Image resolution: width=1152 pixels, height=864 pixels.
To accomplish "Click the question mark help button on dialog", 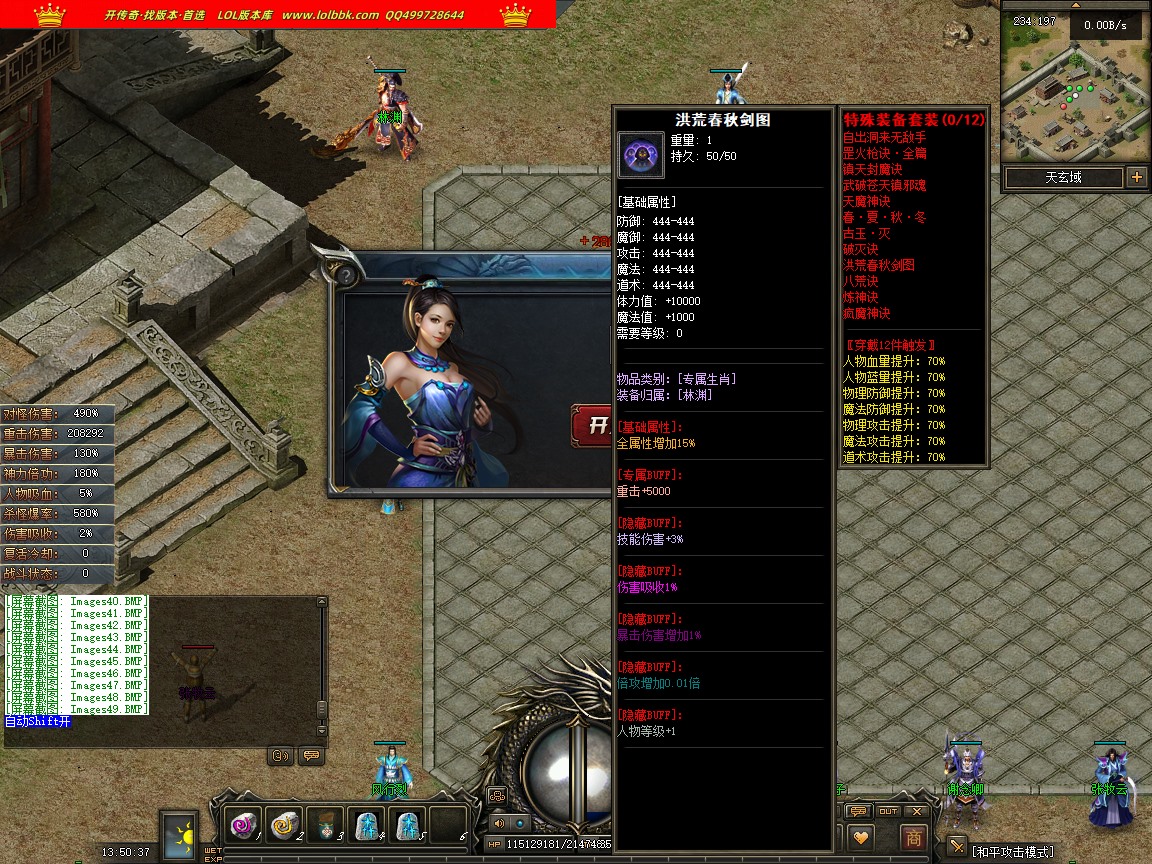I will [x=346, y=275].
